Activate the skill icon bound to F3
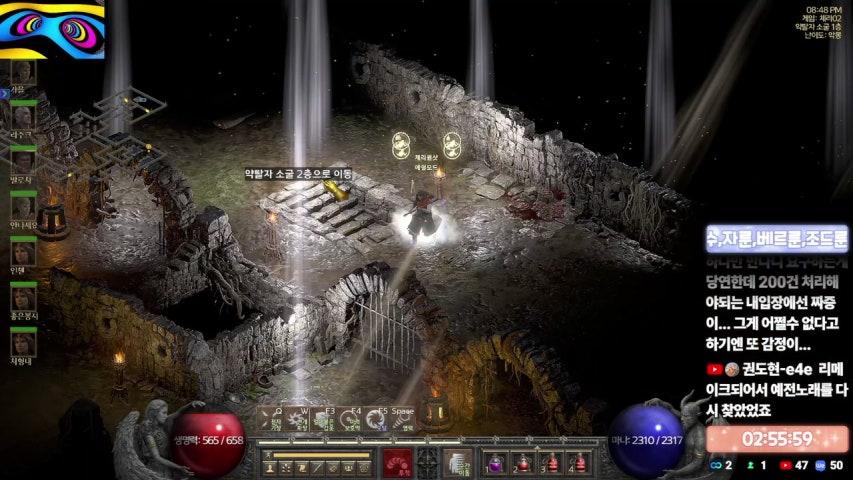Image resolution: width=853 pixels, height=480 pixels. click(x=325, y=421)
